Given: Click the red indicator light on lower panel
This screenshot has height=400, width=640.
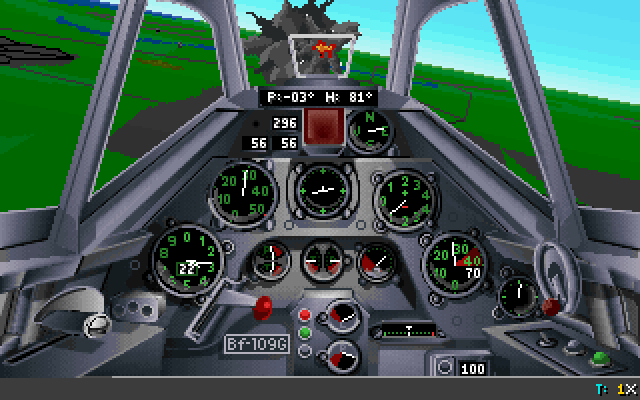Looking at the screenshot, I should (305, 316).
